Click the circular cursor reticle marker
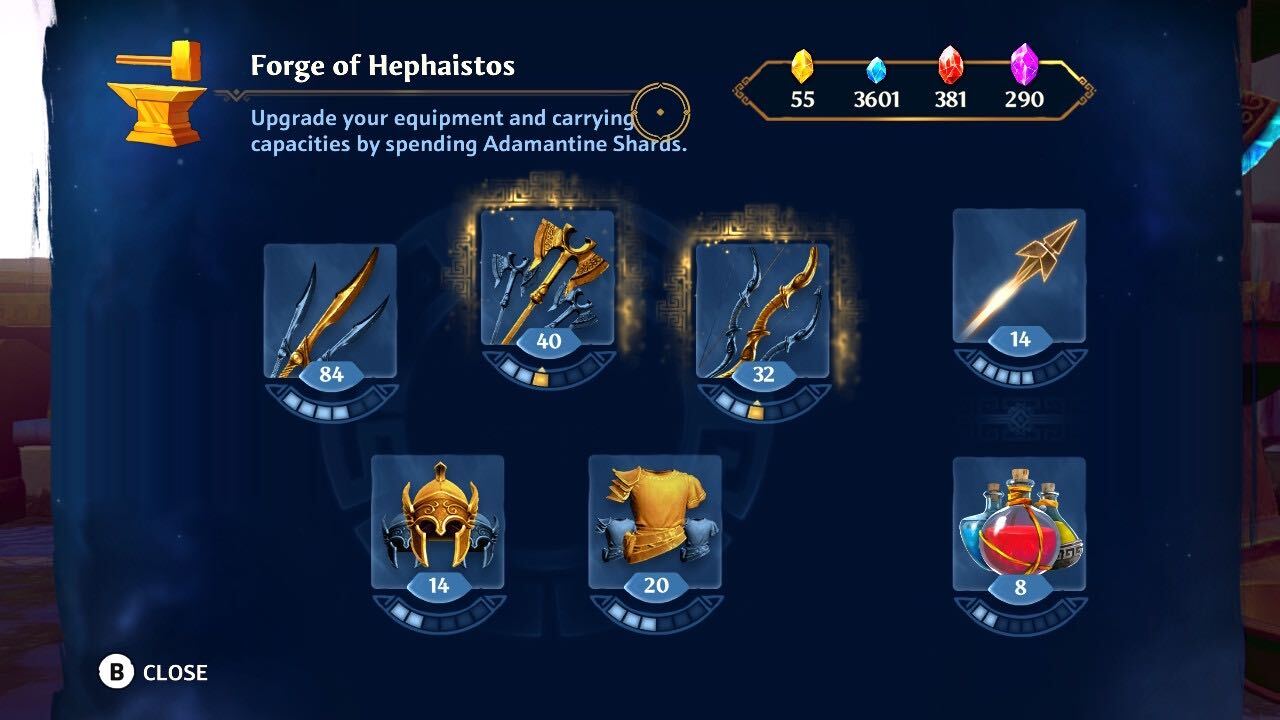This screenshot has height=720, width=1280. pos(663,113)
